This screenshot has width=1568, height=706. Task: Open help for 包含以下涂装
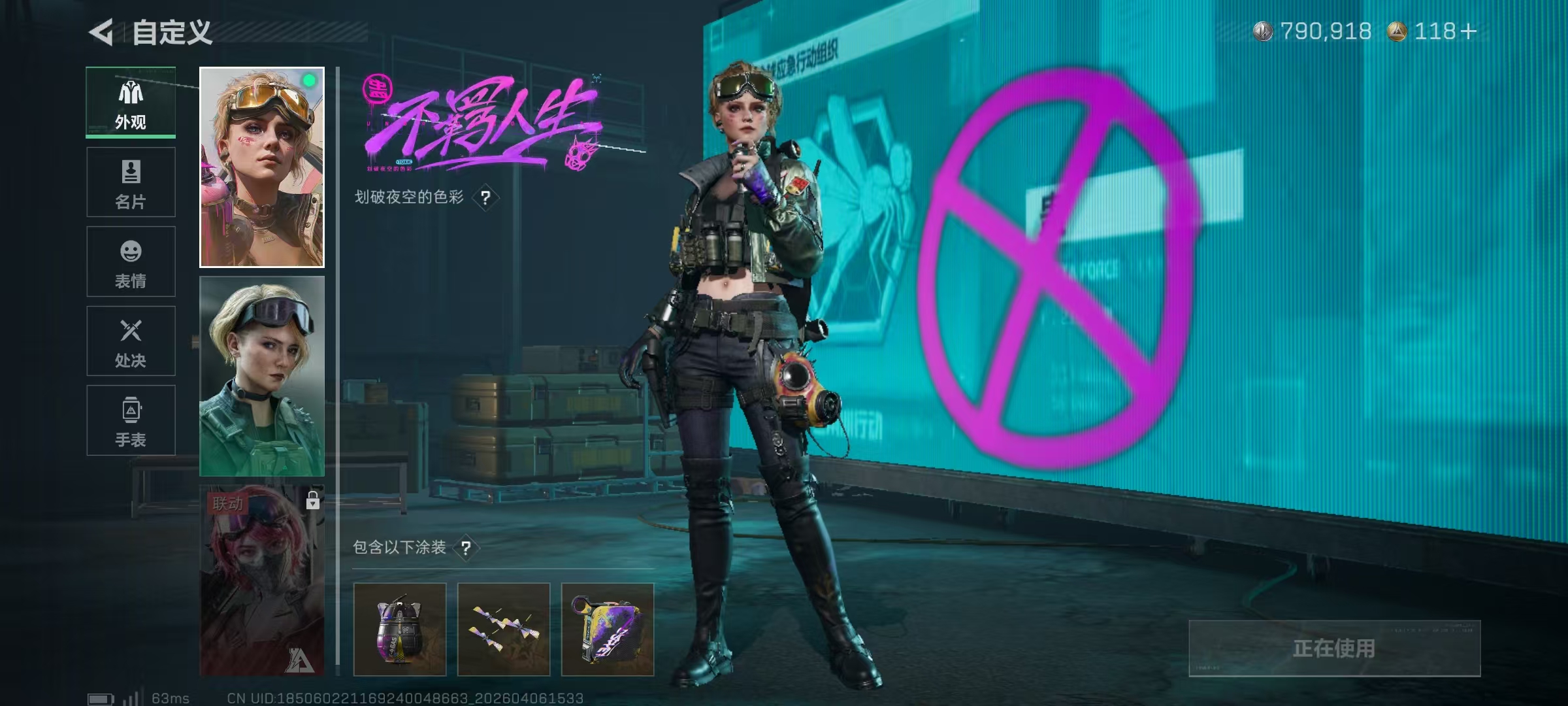(466, 548)
